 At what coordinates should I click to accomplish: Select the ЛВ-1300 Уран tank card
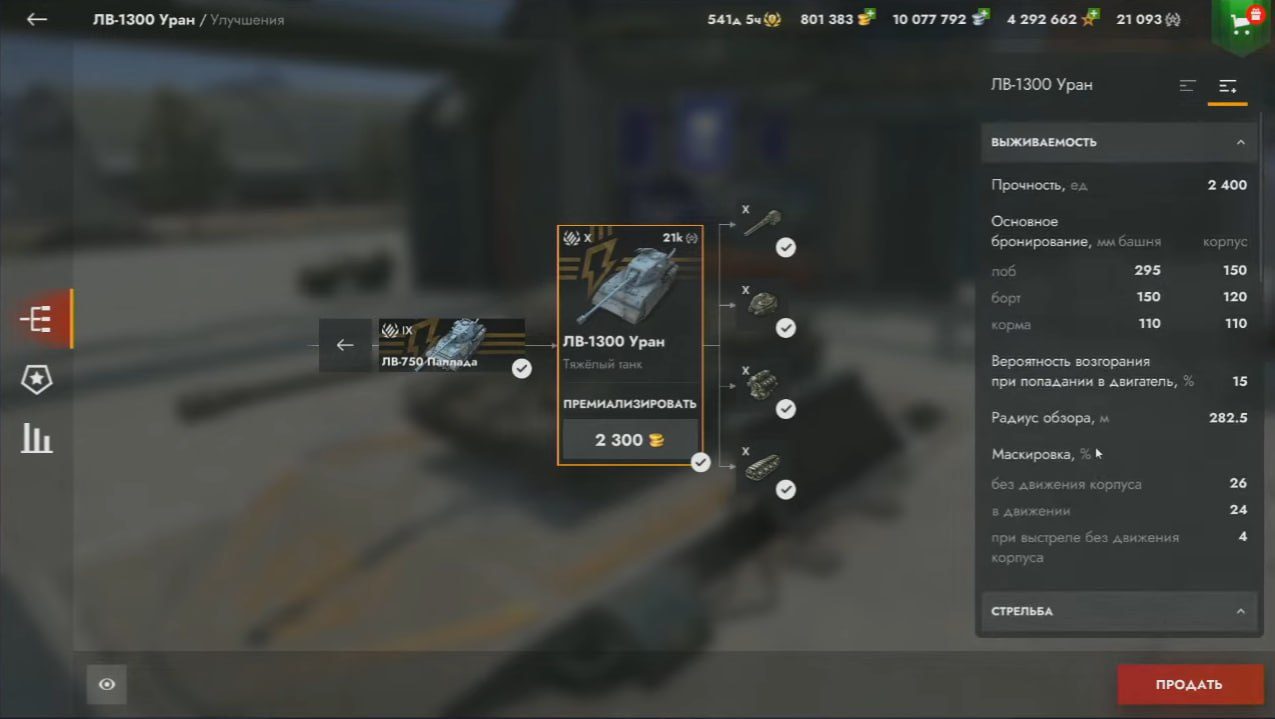pos(629,300)
